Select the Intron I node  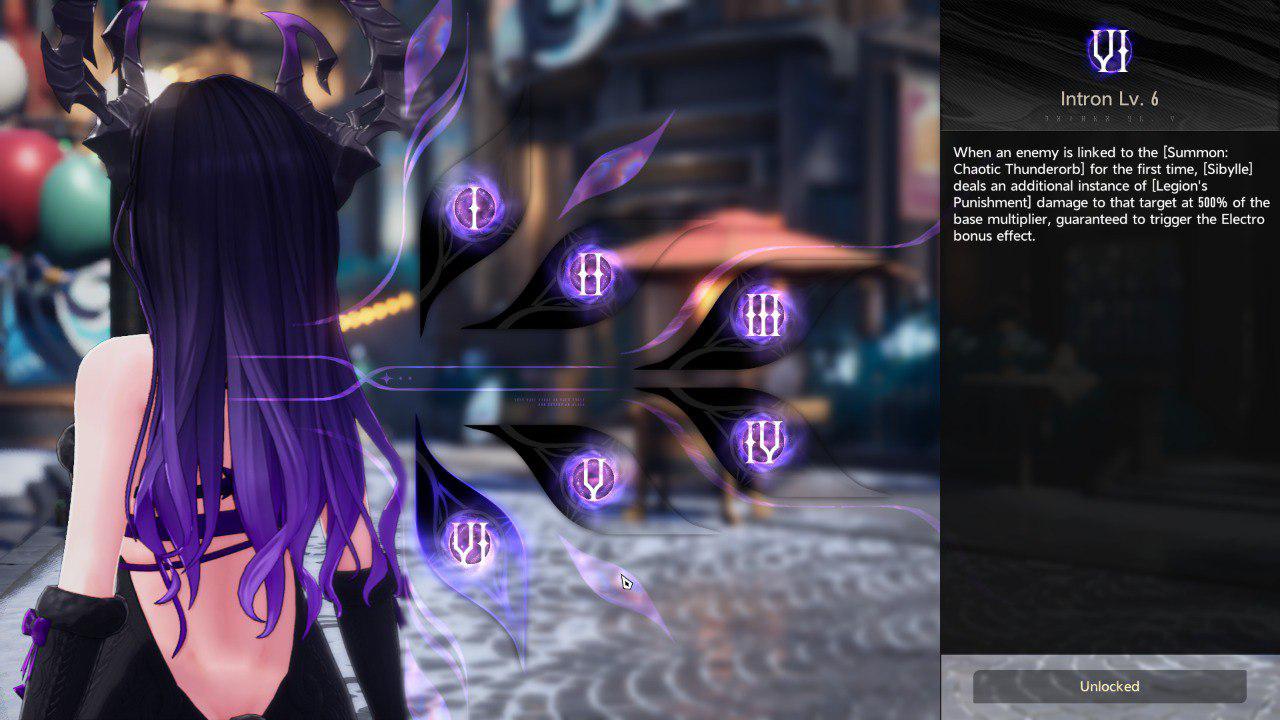pyautogui.click(x=472, y=209)
